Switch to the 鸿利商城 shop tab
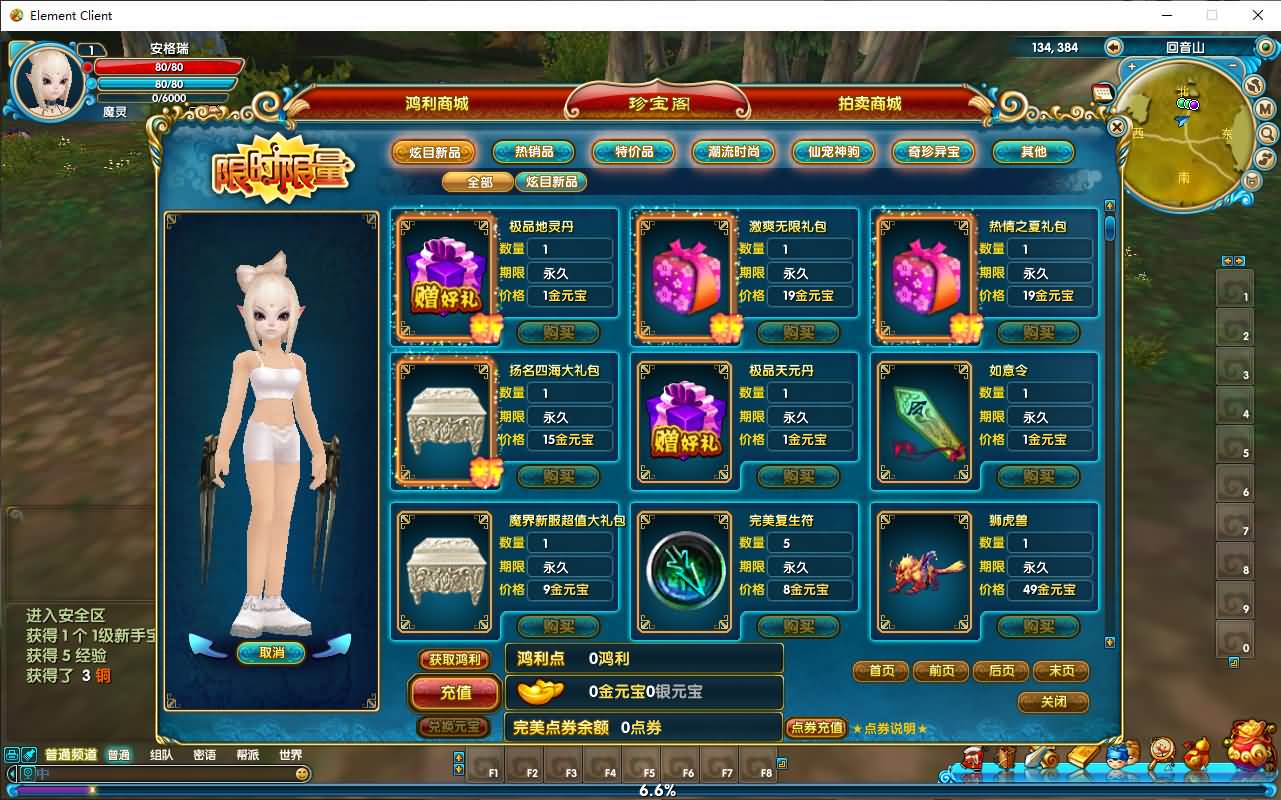 (x=436, y=103)
